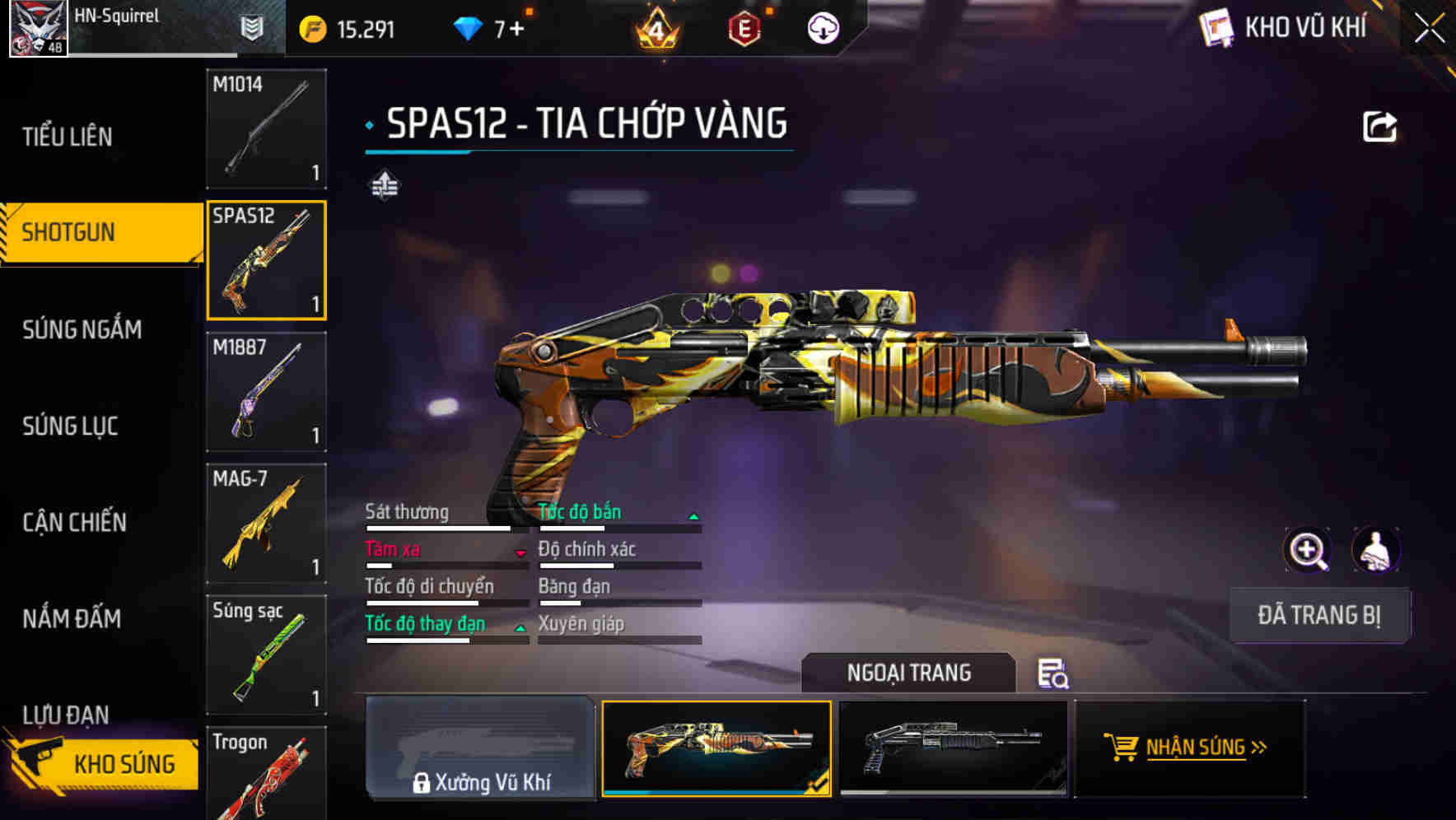Preview weapon on character icon

click(x=1375, y=550)
